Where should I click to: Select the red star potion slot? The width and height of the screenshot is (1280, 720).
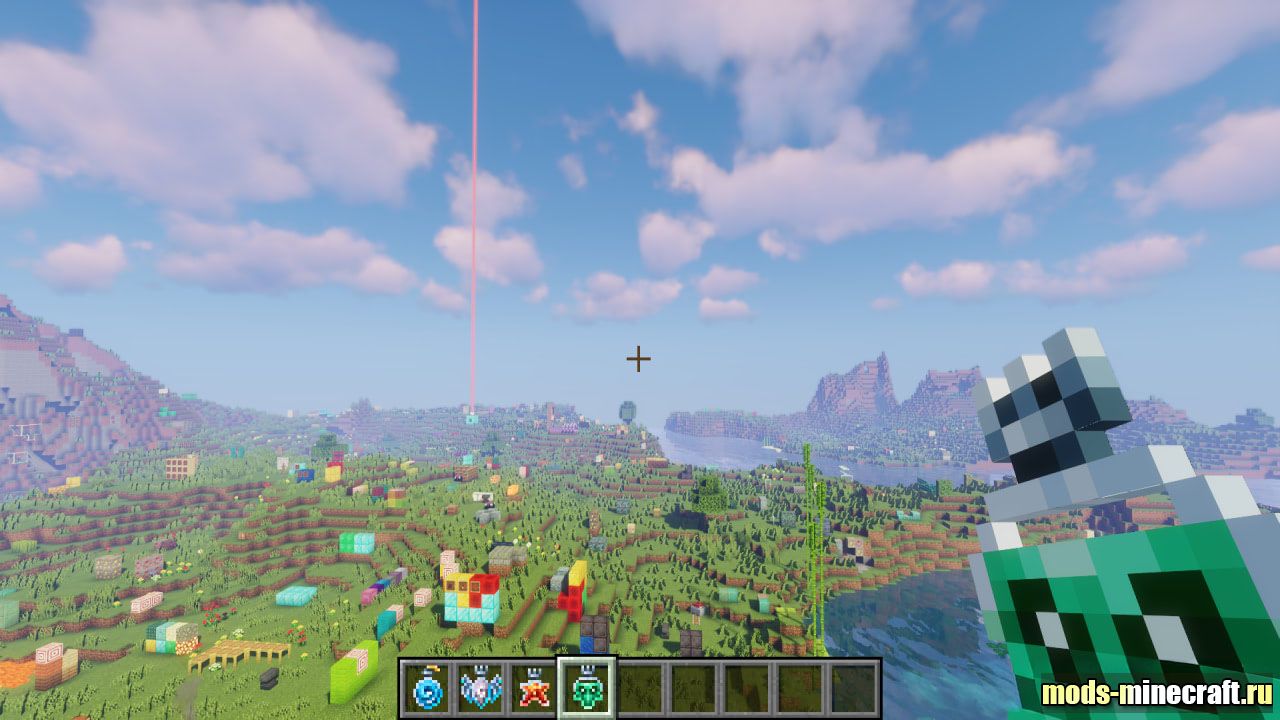pos(534,688)
